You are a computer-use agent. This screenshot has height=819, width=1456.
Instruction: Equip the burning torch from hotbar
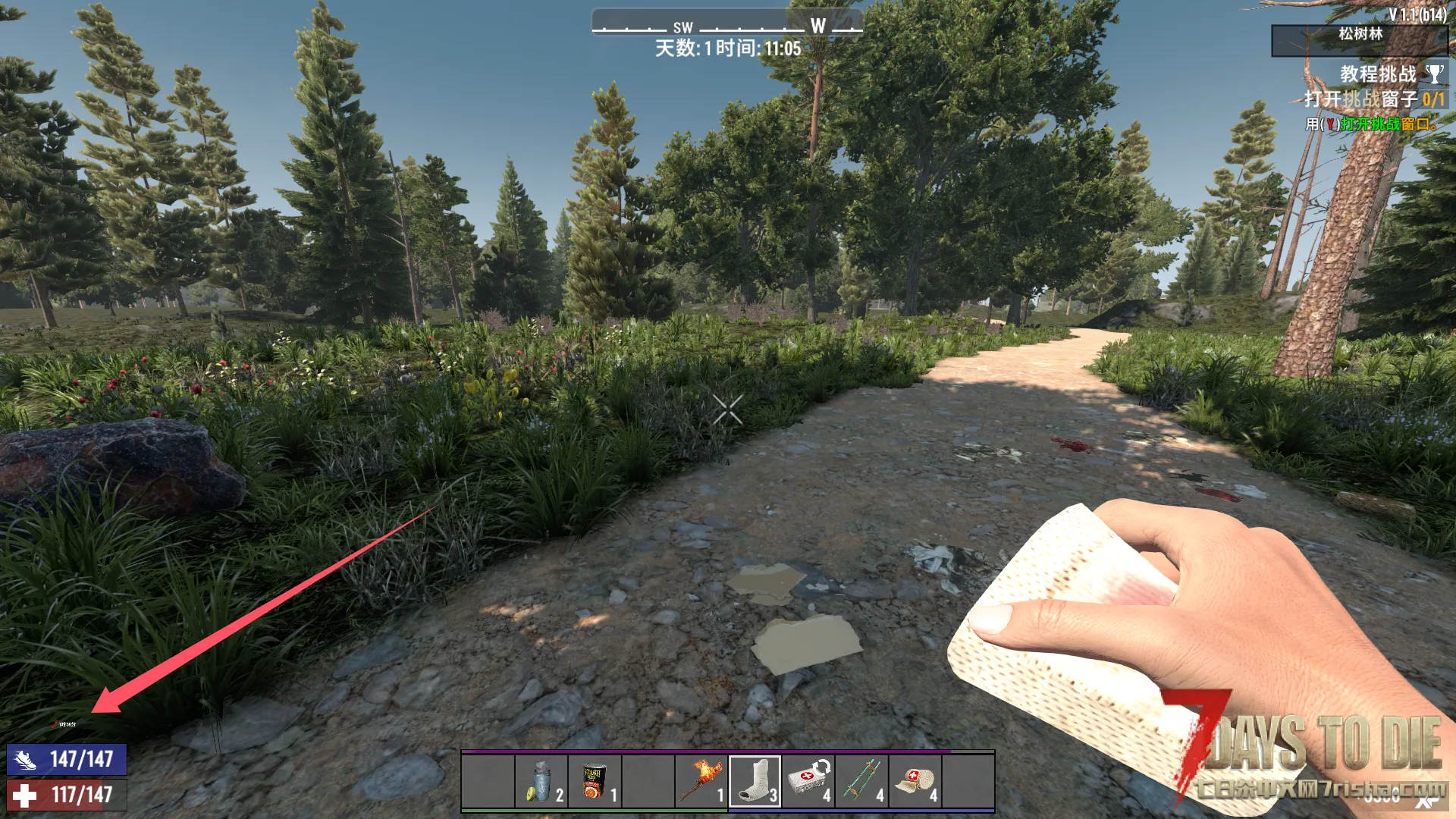tap(701, 782)
